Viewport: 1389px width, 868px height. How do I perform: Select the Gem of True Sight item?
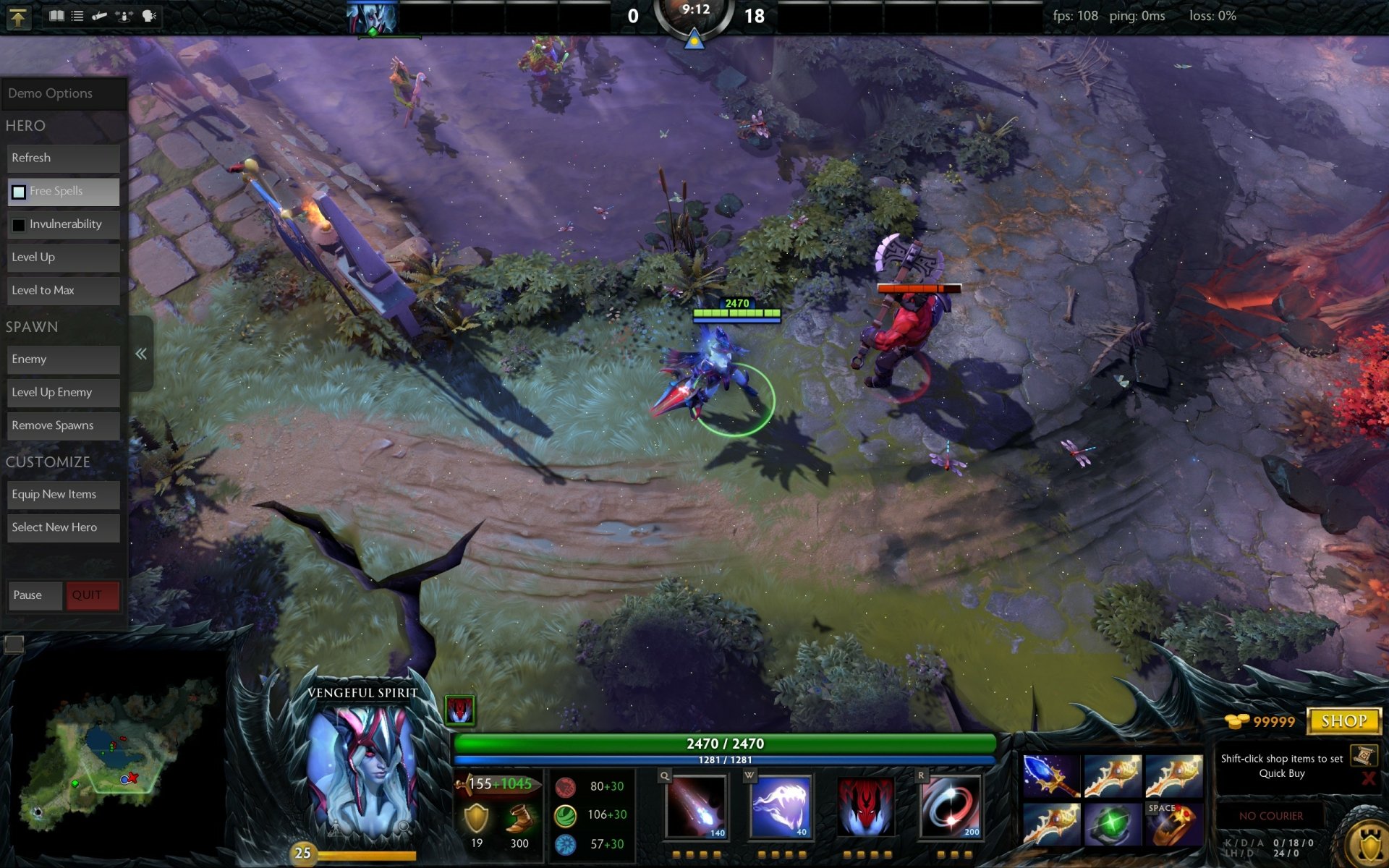1113,825
